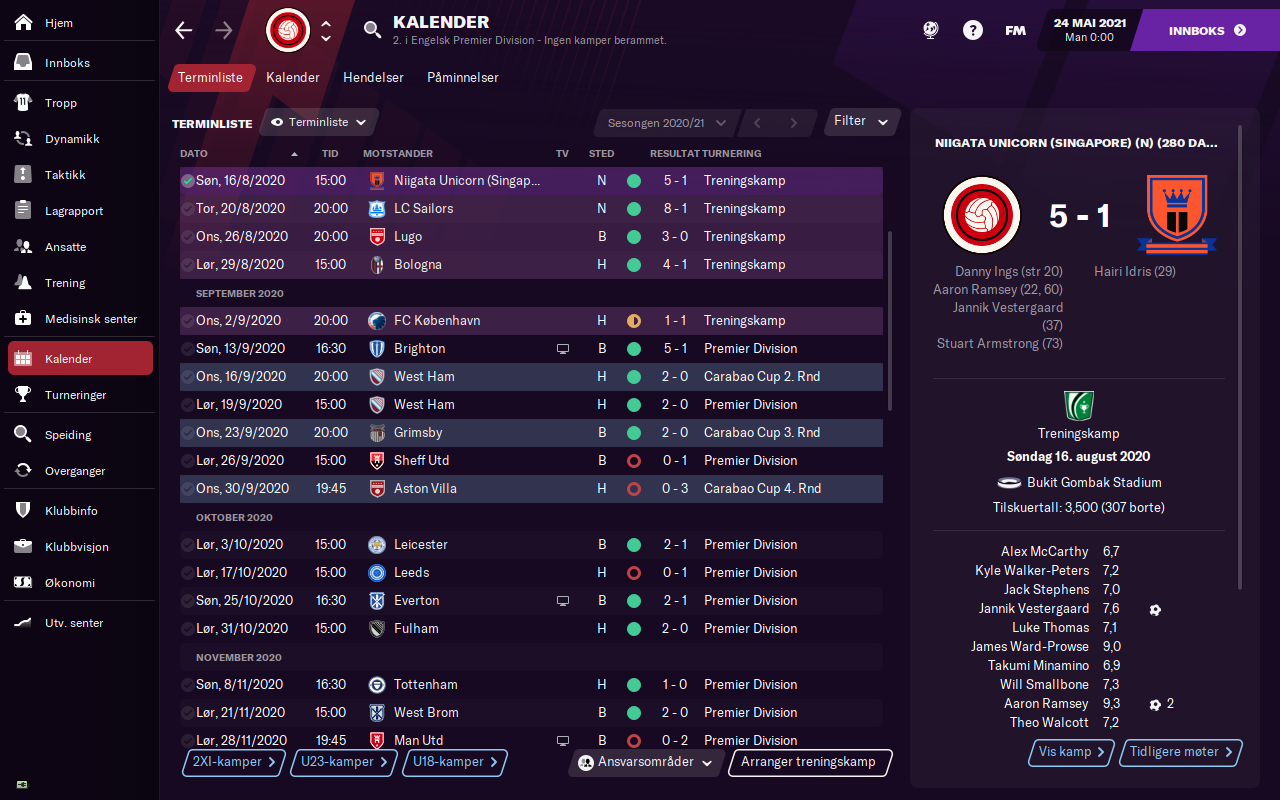Screen dimensions: 1280x800
Task: Open Tidligere møter for this fixture
Action: tap(1182, 752)
